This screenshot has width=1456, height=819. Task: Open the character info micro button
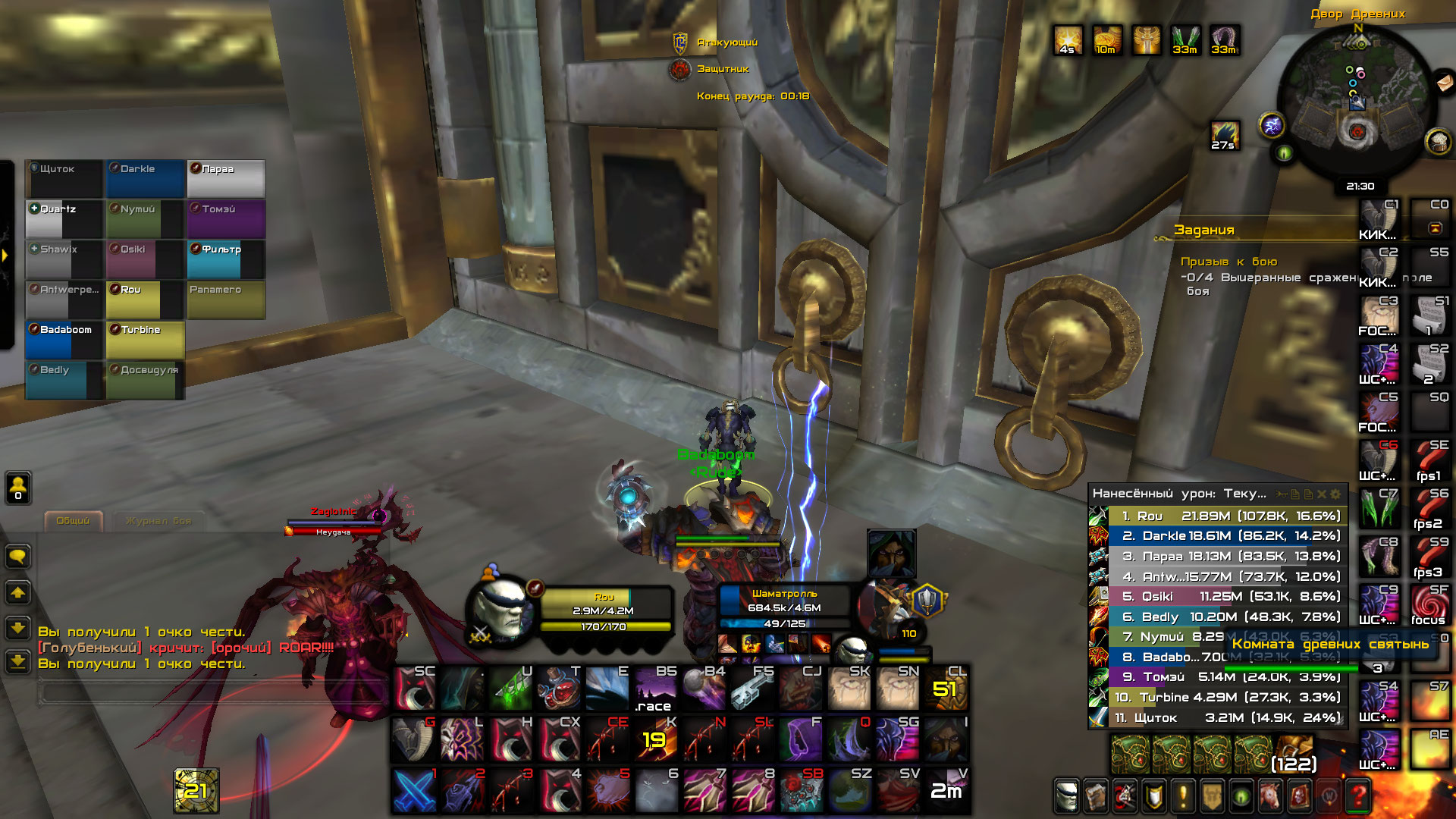[1065, 795]
